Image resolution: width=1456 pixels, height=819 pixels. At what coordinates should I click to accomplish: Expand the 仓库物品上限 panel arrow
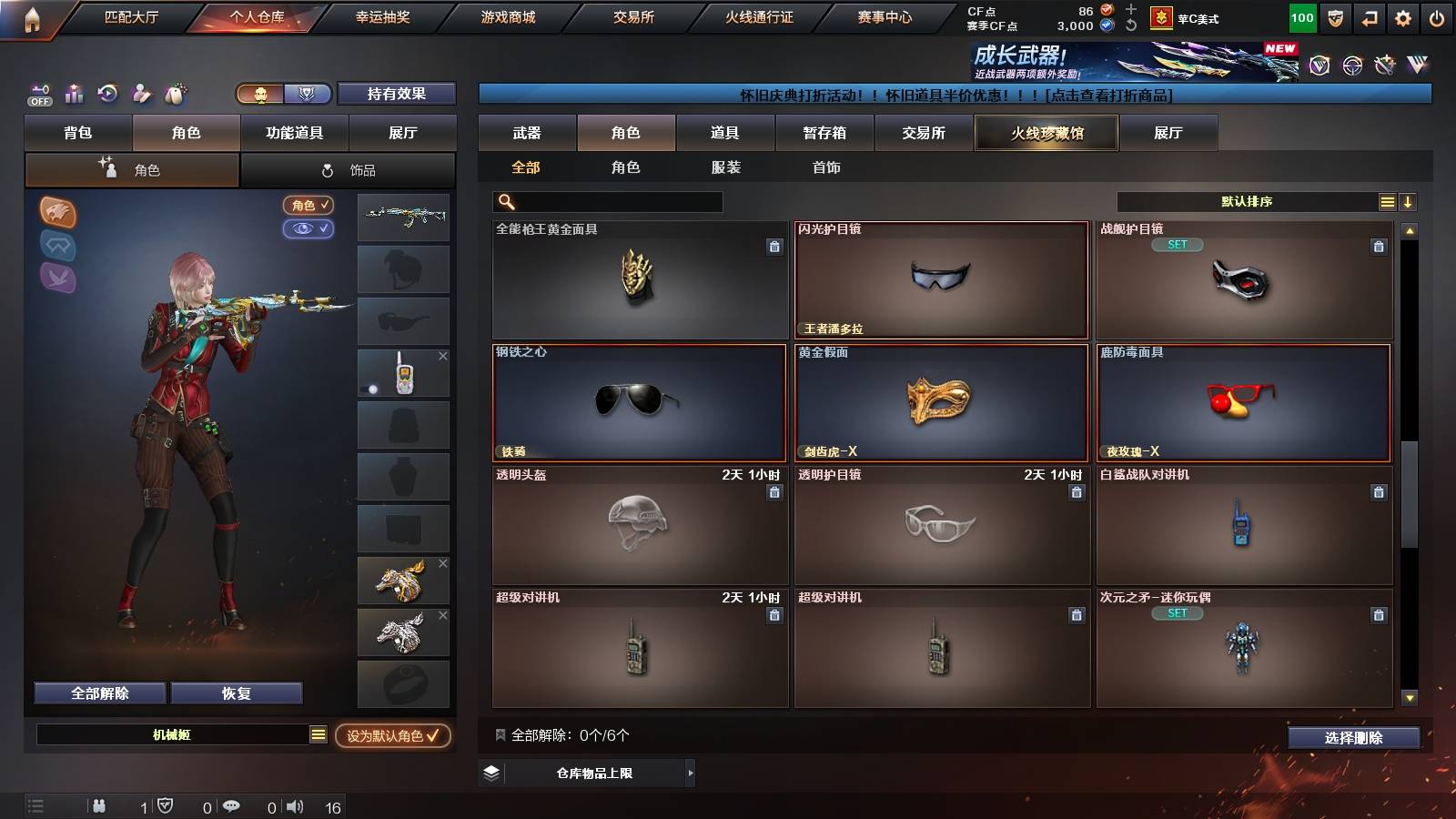[x=691, y=773]
